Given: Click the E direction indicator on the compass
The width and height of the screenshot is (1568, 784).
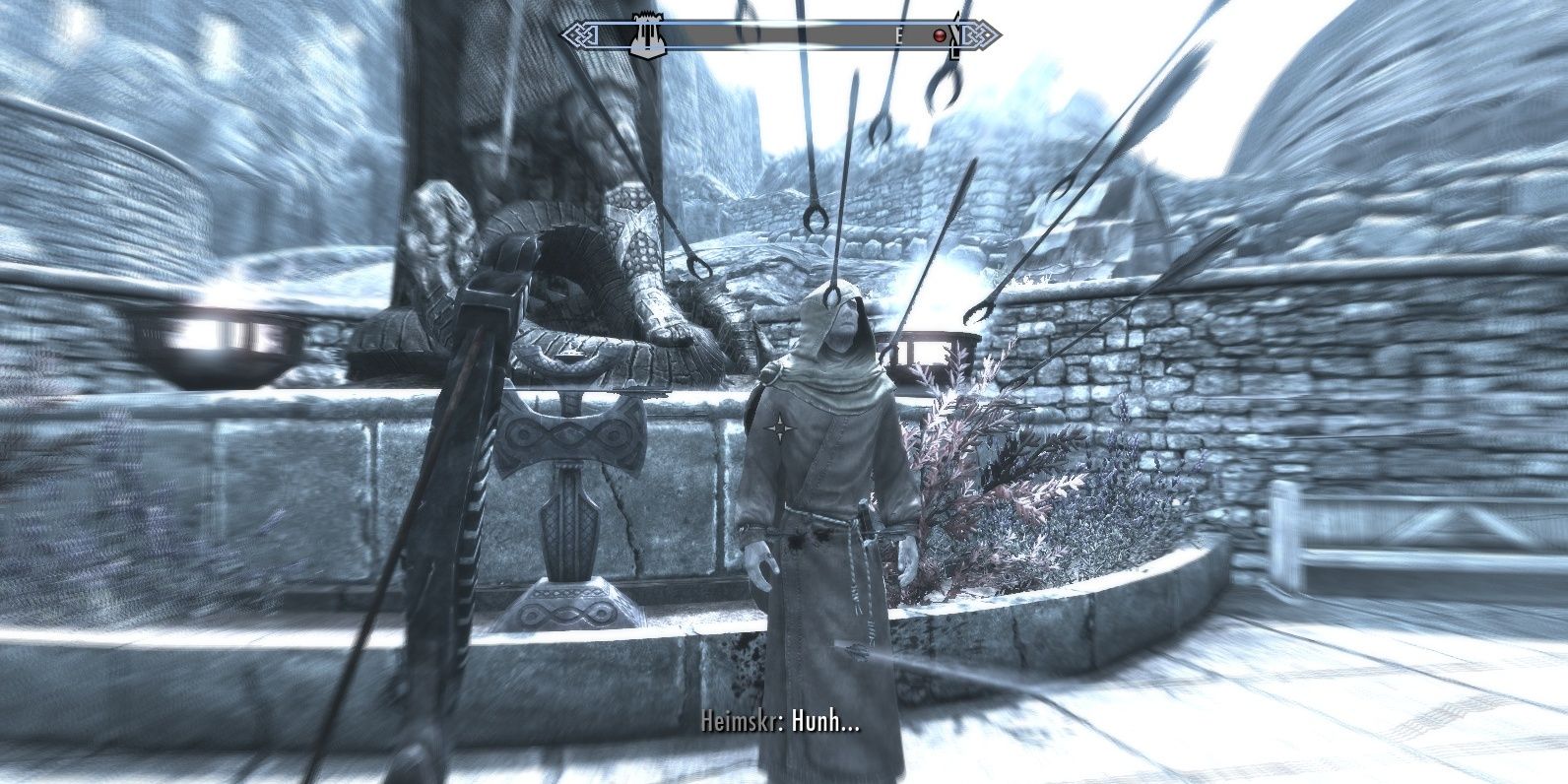Looking at the screenshot, I should click(x=899, y=34).
